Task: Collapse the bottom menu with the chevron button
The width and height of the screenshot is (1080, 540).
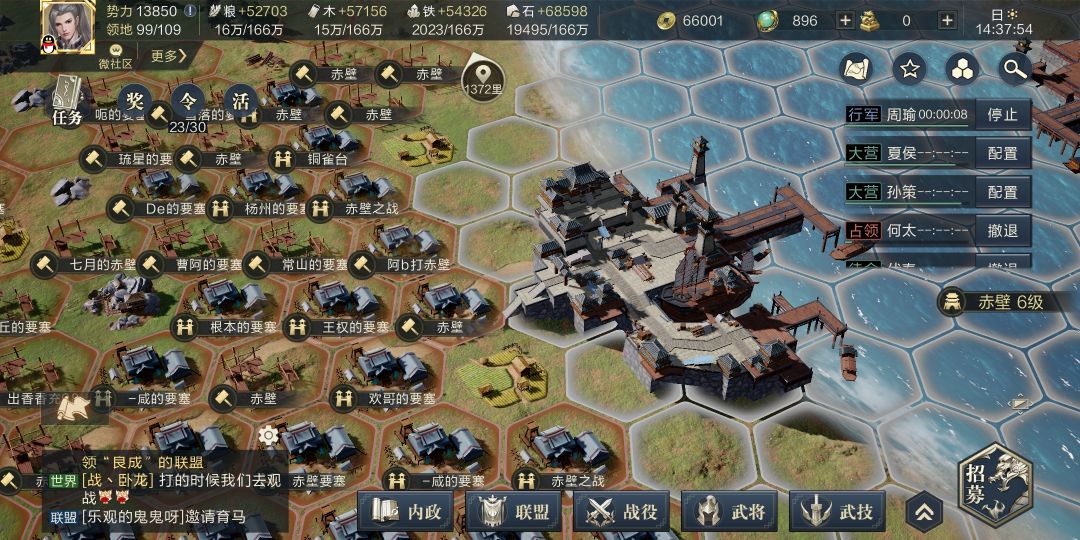Action: coord(924,512)
